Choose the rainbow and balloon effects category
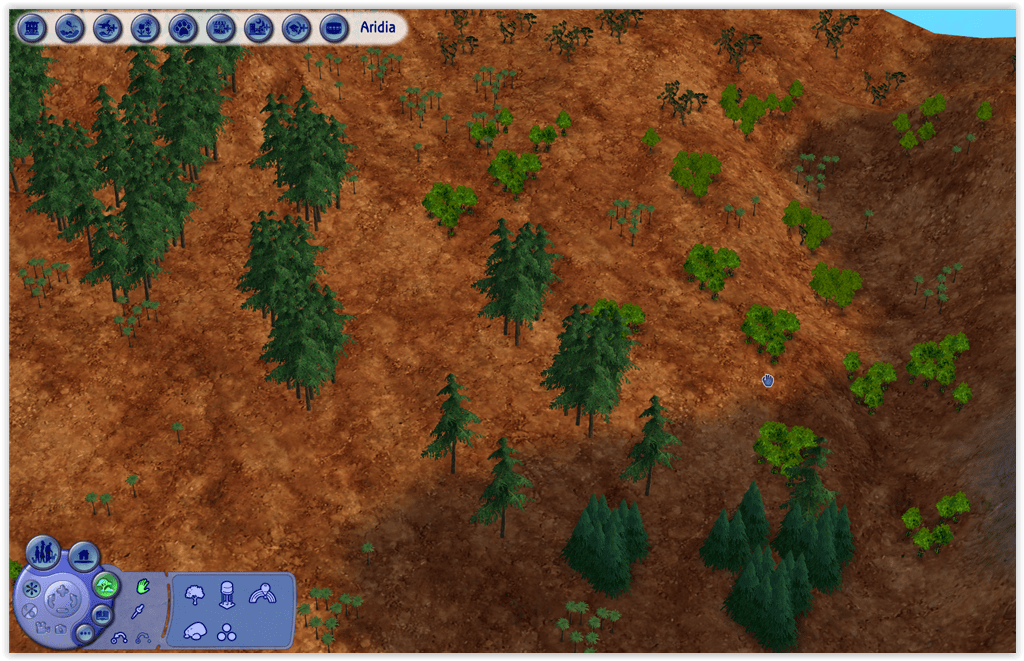 point(263,594)
